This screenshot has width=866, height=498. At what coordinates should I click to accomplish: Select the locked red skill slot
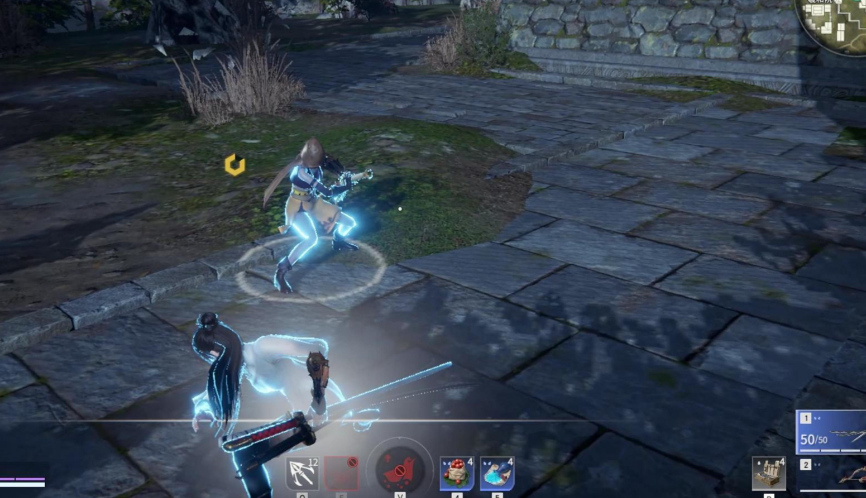(342, 473)
